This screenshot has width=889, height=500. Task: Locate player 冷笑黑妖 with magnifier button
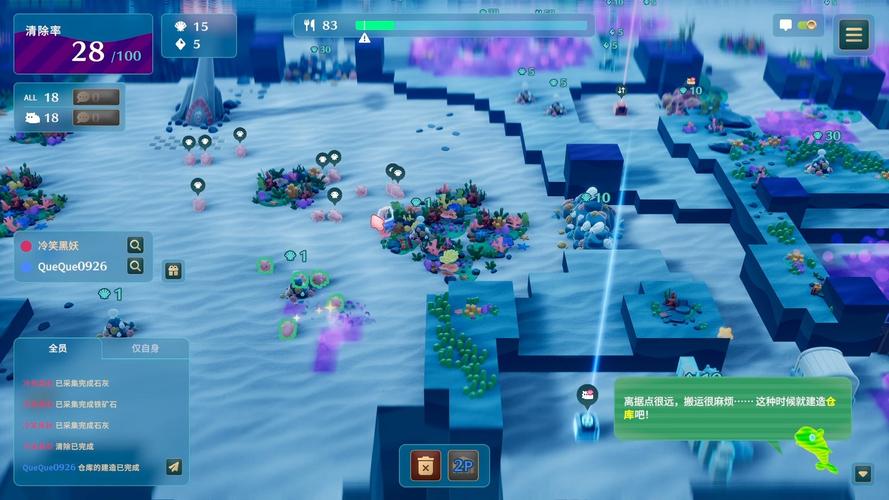135,245
